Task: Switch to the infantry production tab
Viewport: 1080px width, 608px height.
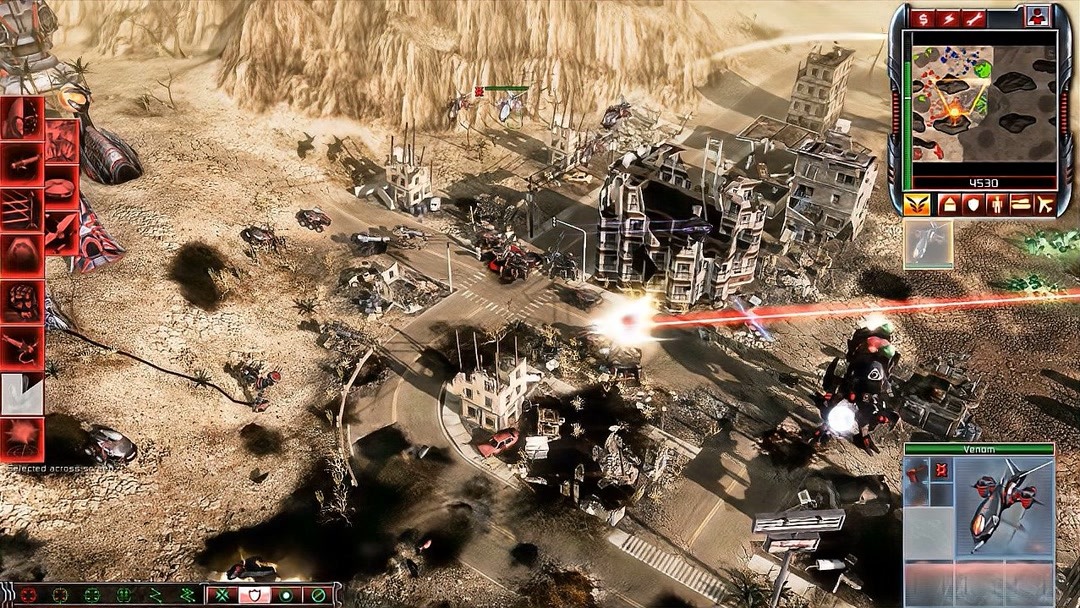Action: 997,205
